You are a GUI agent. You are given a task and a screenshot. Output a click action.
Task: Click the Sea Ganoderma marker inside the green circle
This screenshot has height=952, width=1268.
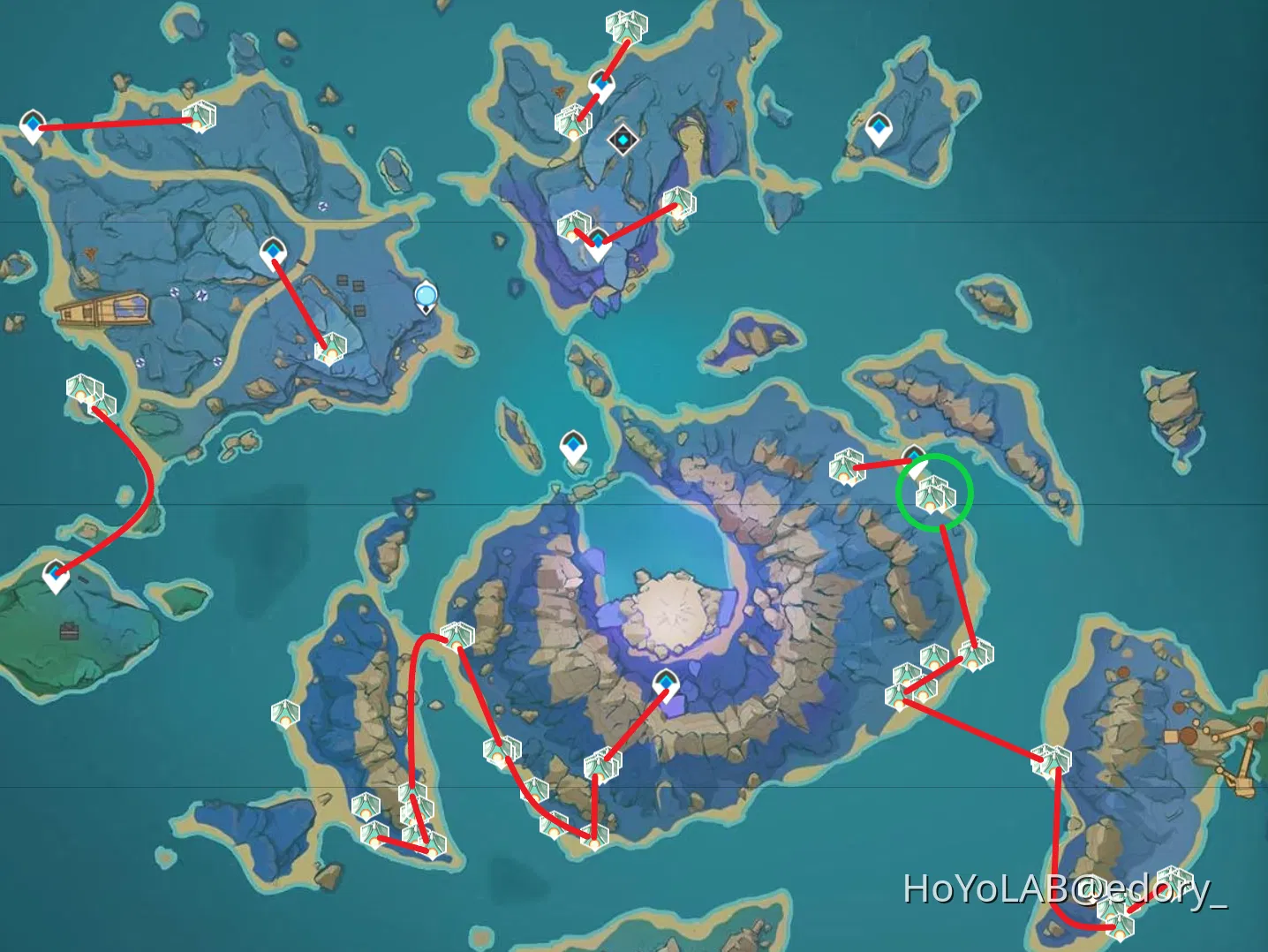click(933, 495)
